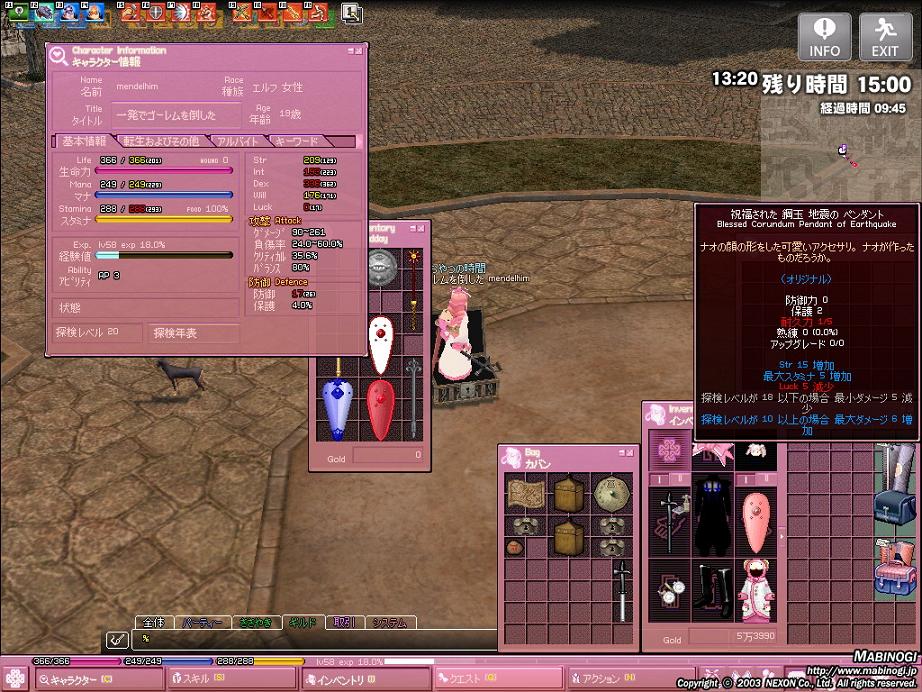The height and width of the screenshot is (692, 922).
Task: Open the キーワード tab
Action: pos(297,141)
